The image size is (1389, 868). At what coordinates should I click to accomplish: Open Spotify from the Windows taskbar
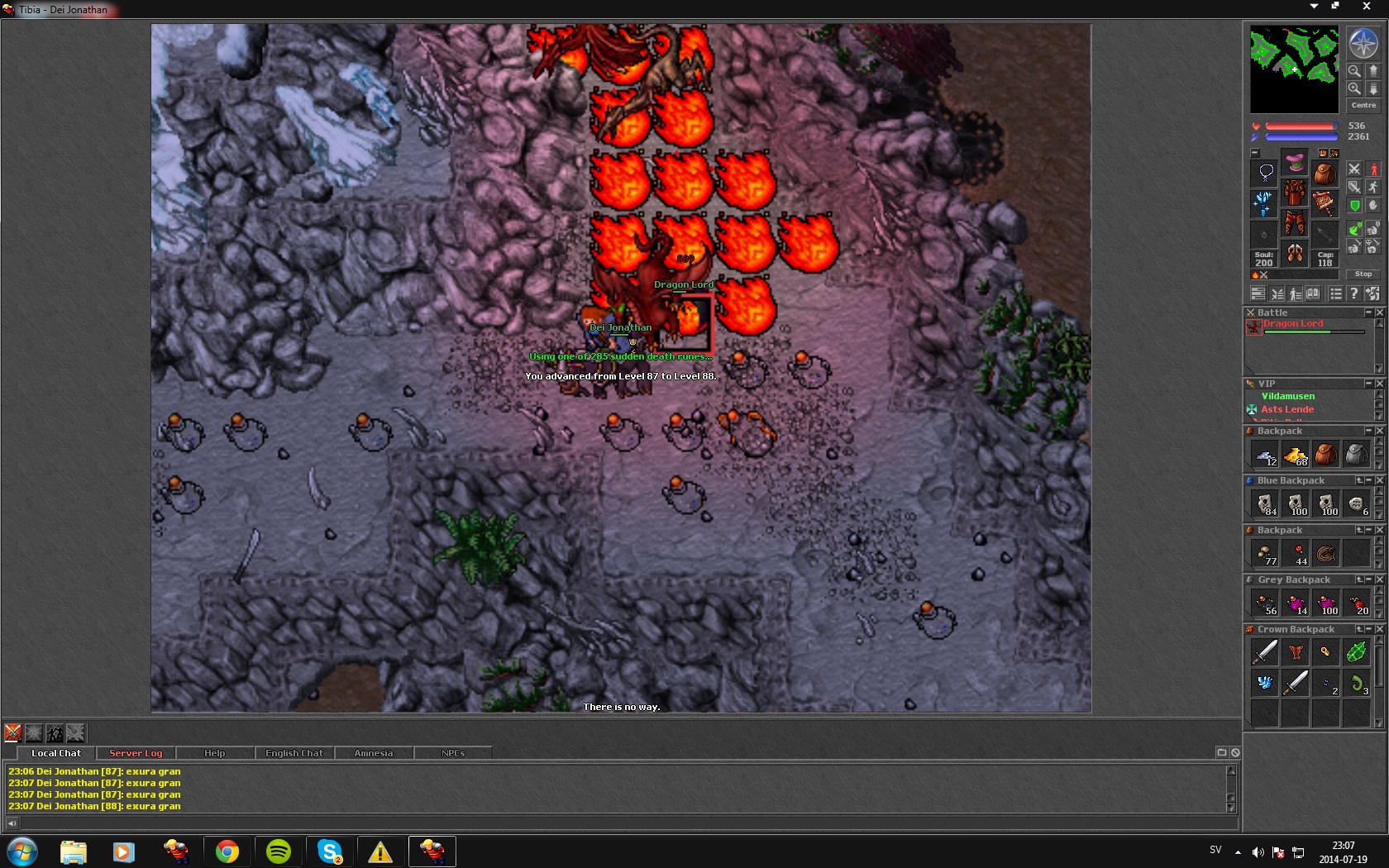tap(279, 851)
